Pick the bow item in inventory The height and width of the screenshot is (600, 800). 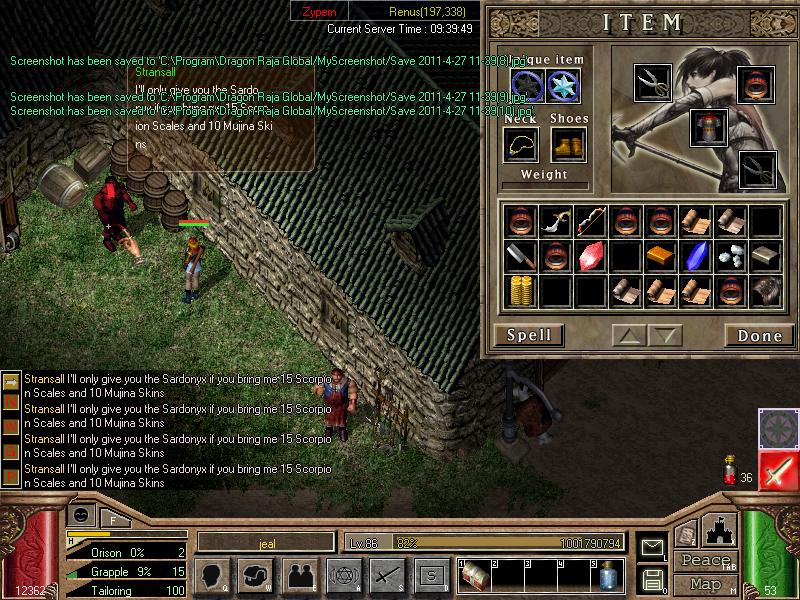click(590, 221)
